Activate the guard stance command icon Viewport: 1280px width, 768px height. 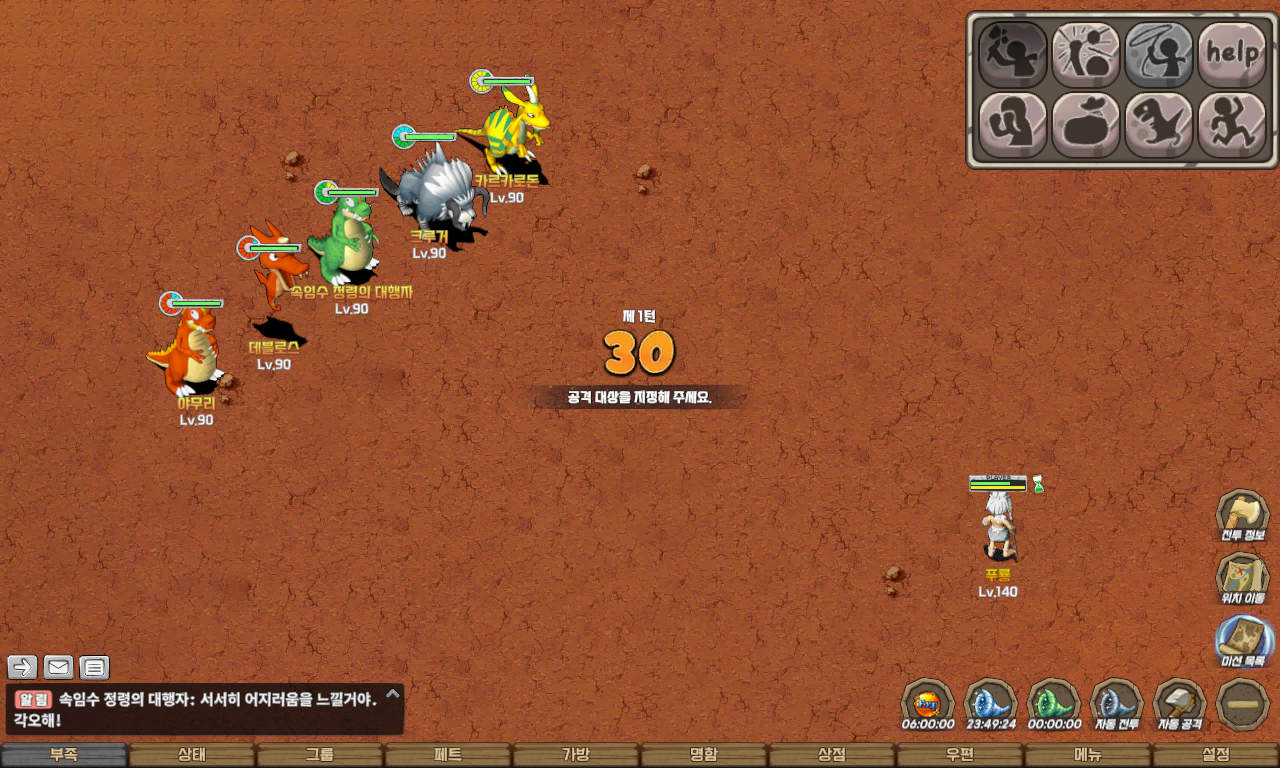[1012, 126]
